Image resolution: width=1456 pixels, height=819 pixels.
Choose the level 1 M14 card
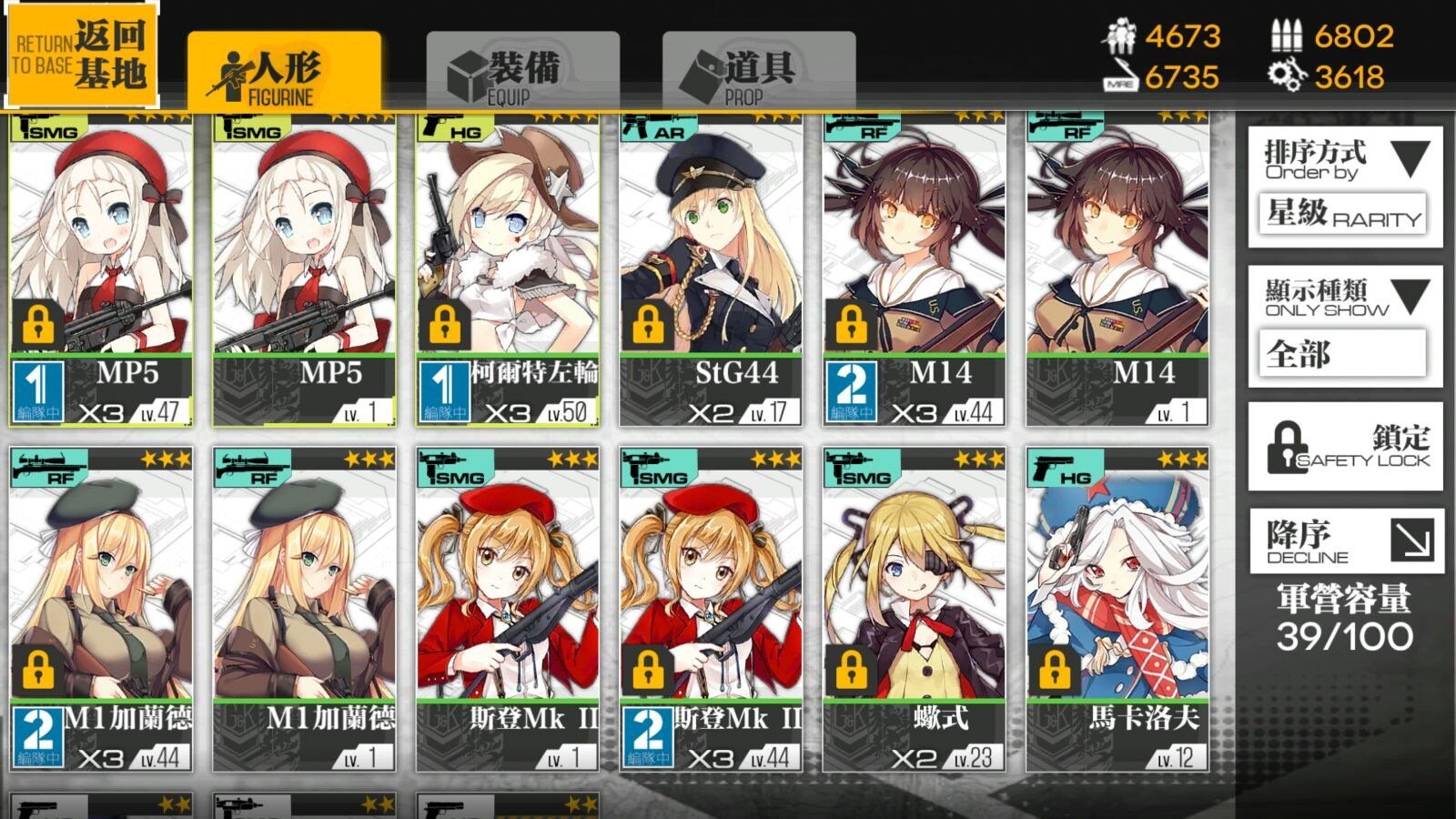pos(1117,268)
